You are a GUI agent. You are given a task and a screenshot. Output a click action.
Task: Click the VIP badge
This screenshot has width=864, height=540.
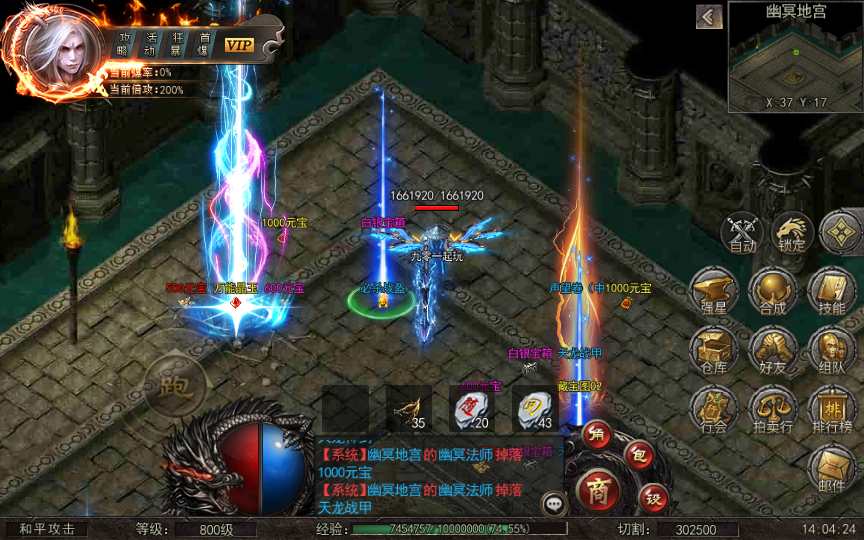[239, 45]
